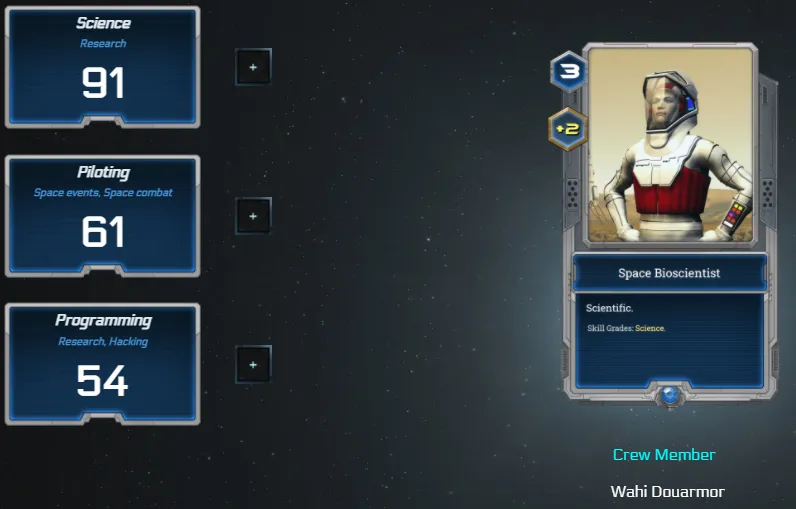Click the blue gem below the card

[x=669, y=396]
